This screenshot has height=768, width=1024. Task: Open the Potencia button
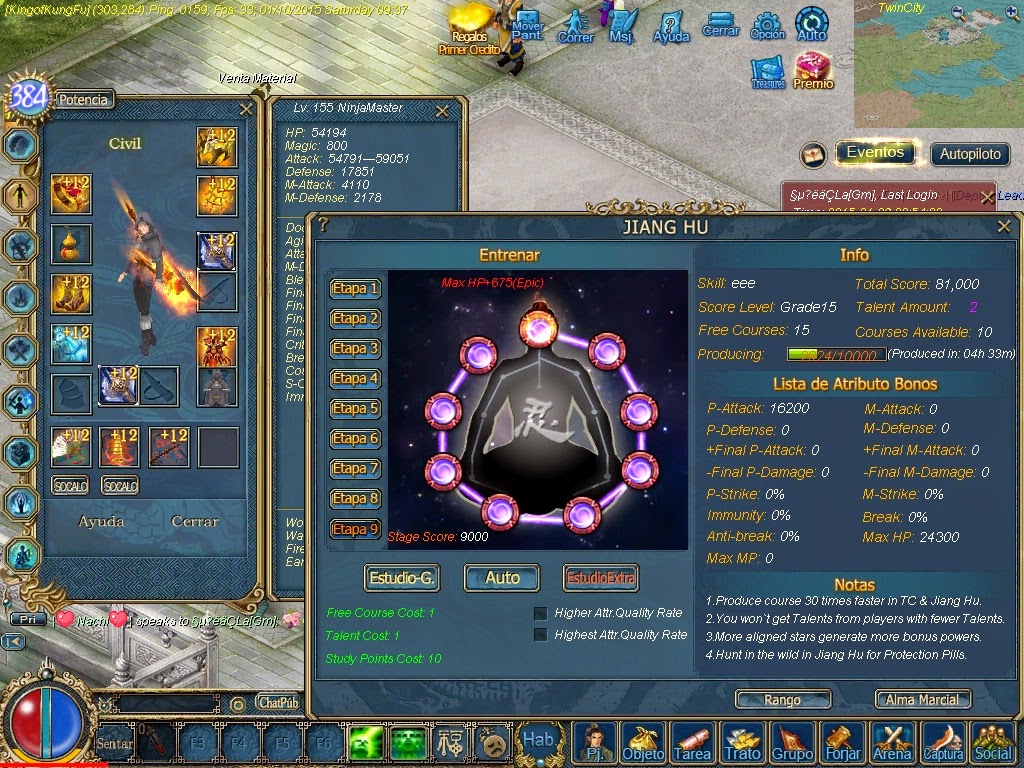coord(84,99)
